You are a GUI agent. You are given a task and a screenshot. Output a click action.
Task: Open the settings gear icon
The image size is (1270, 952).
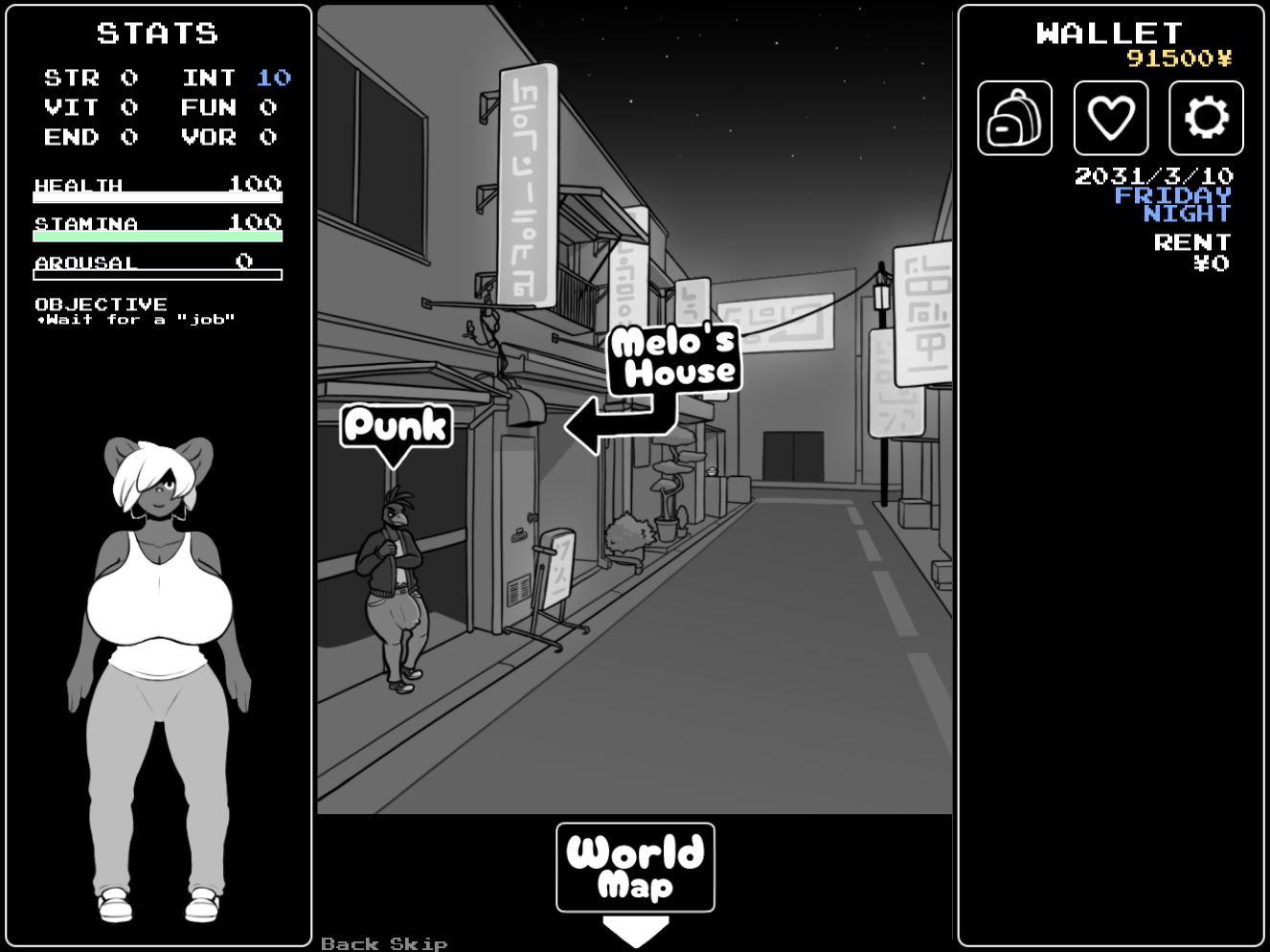coord(1204,118)
